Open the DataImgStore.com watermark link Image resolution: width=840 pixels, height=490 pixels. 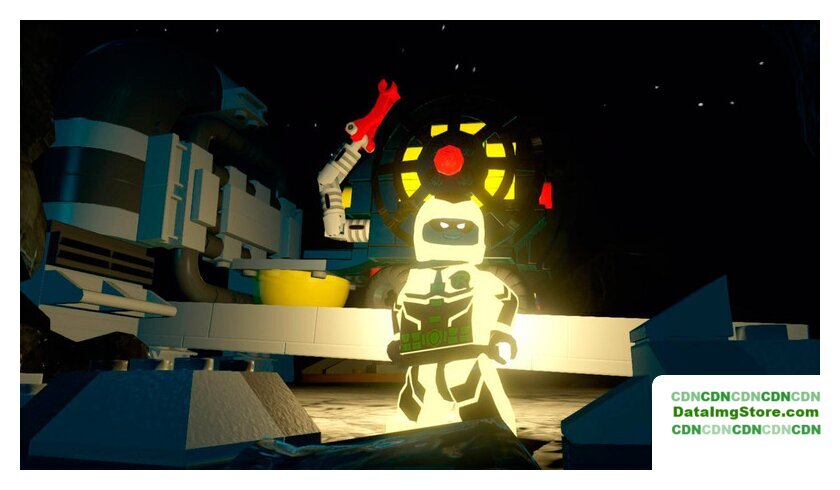tap(745, 412)
